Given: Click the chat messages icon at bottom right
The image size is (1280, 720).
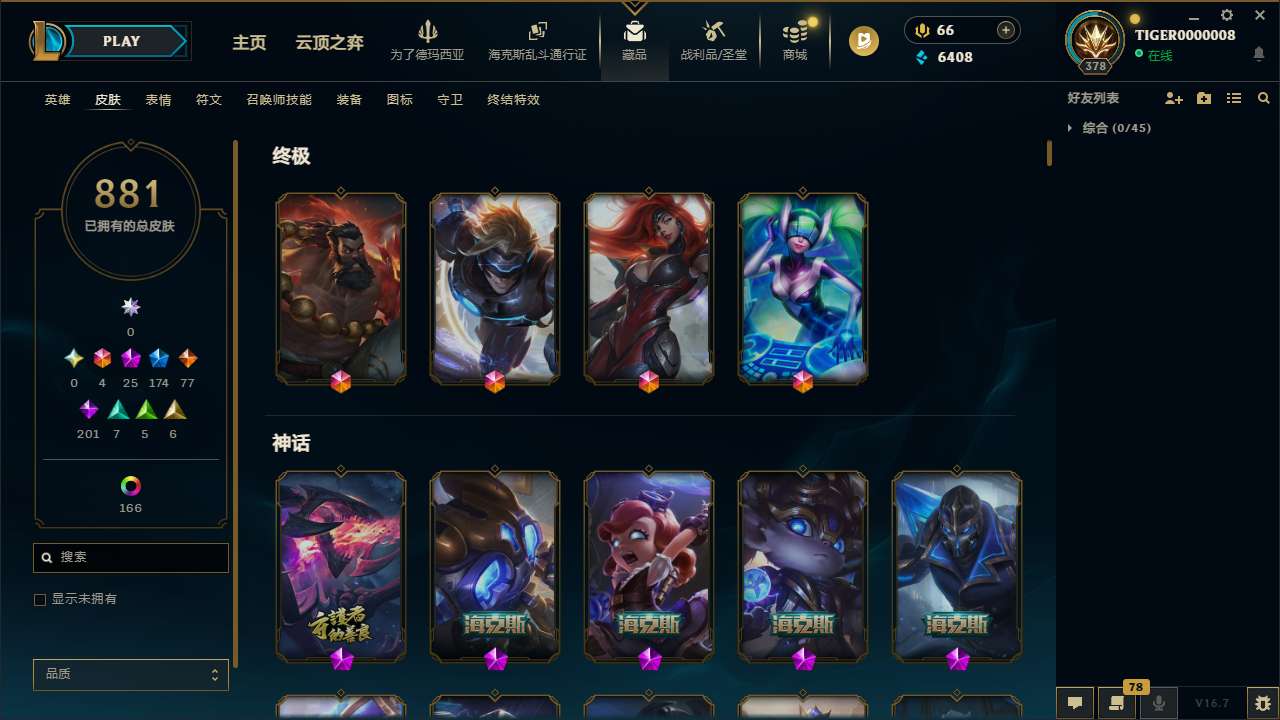Looking at the screenshot, I should point(1075,703).
